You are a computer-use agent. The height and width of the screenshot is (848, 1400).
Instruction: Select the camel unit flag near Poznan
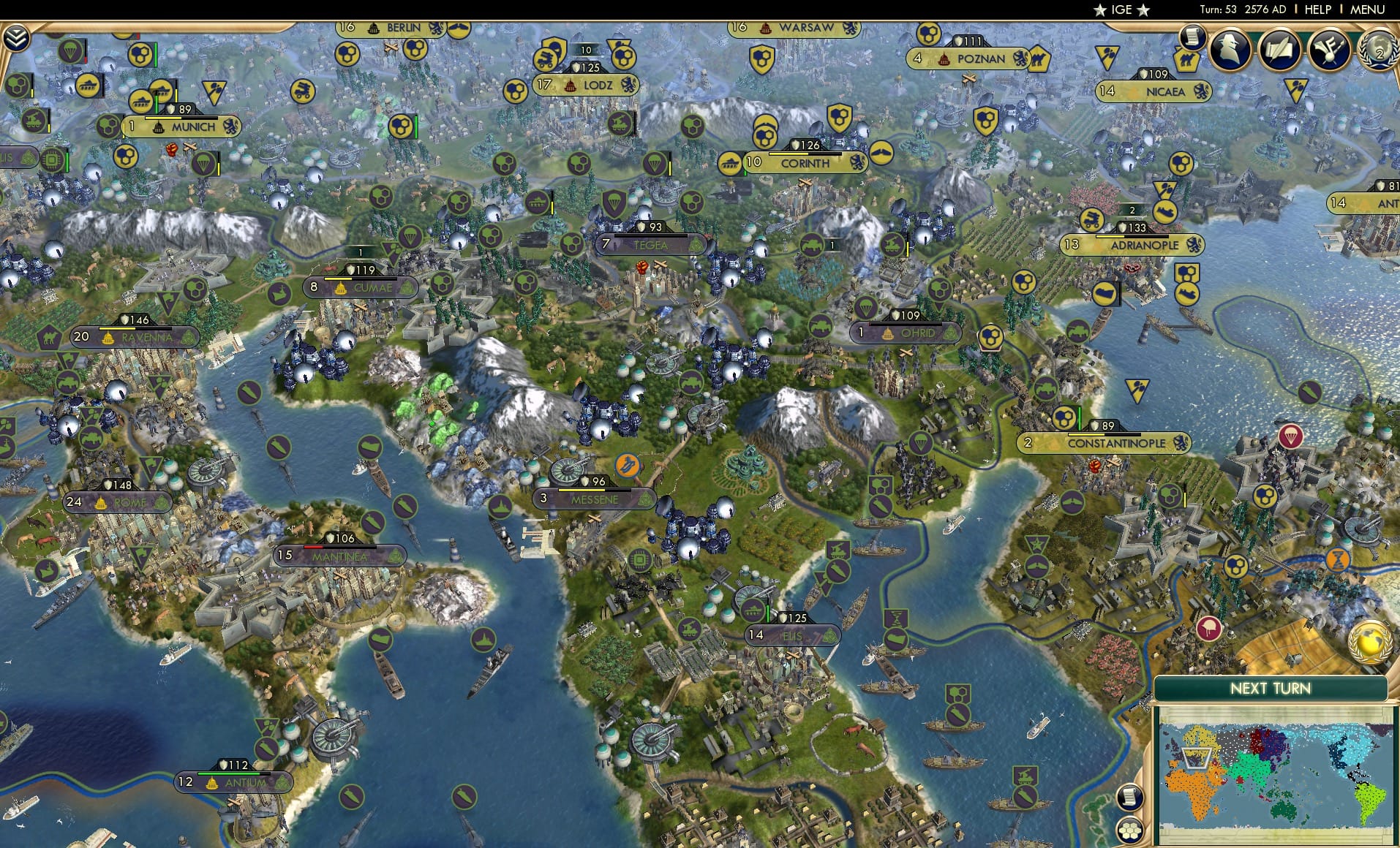coord(1039,58)
